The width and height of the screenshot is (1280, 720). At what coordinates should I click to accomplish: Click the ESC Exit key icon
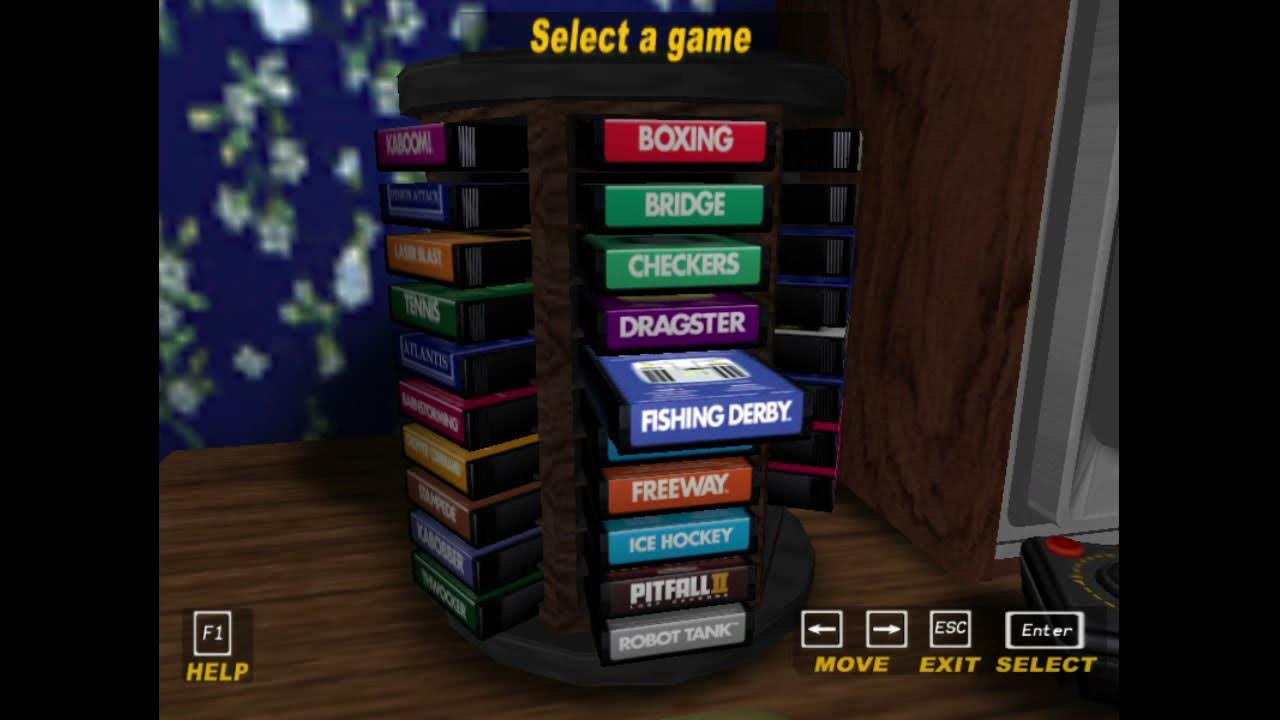(x=949, y=629)
